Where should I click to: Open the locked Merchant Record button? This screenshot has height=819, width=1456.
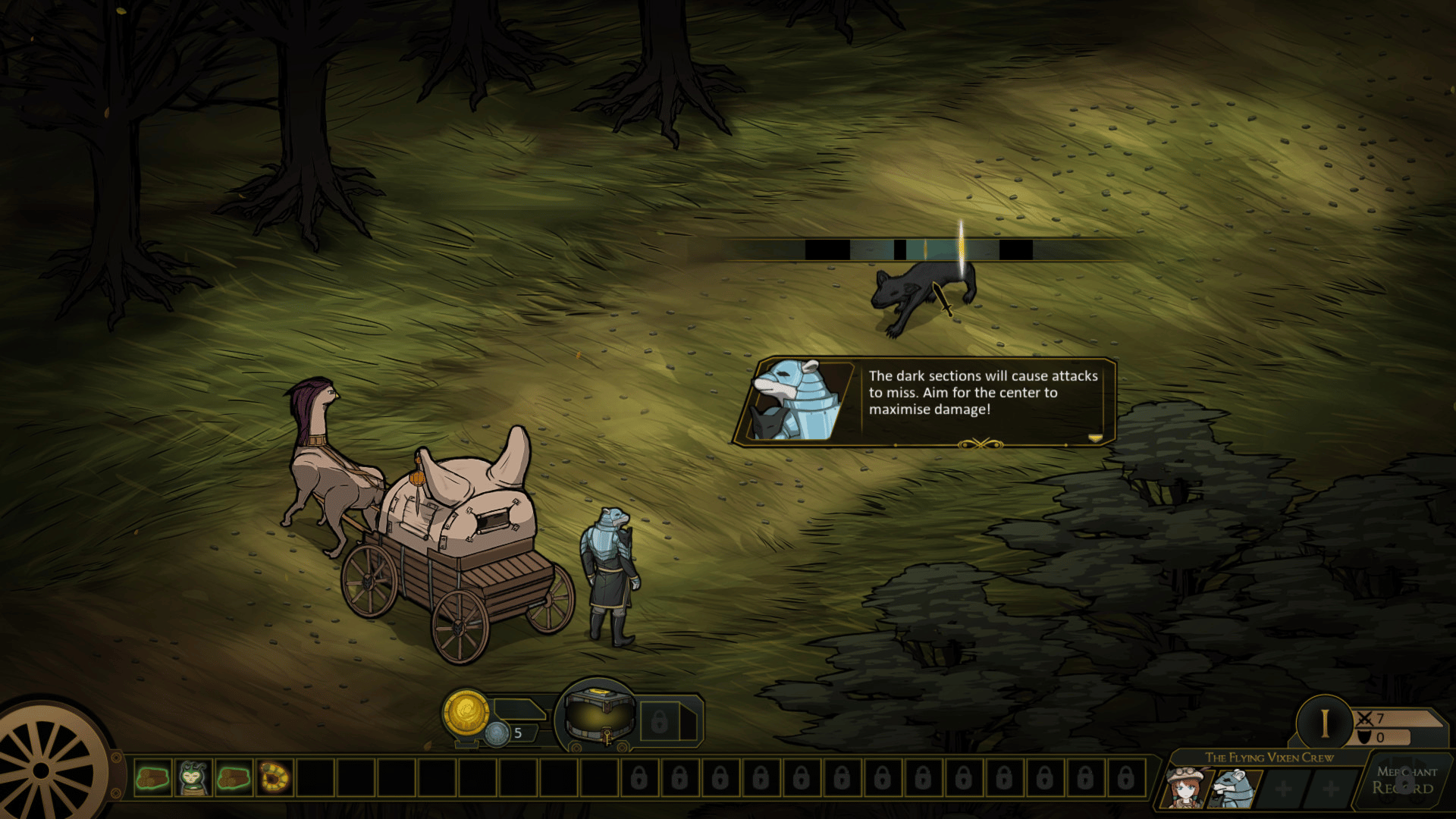[x=1405, y=781]
